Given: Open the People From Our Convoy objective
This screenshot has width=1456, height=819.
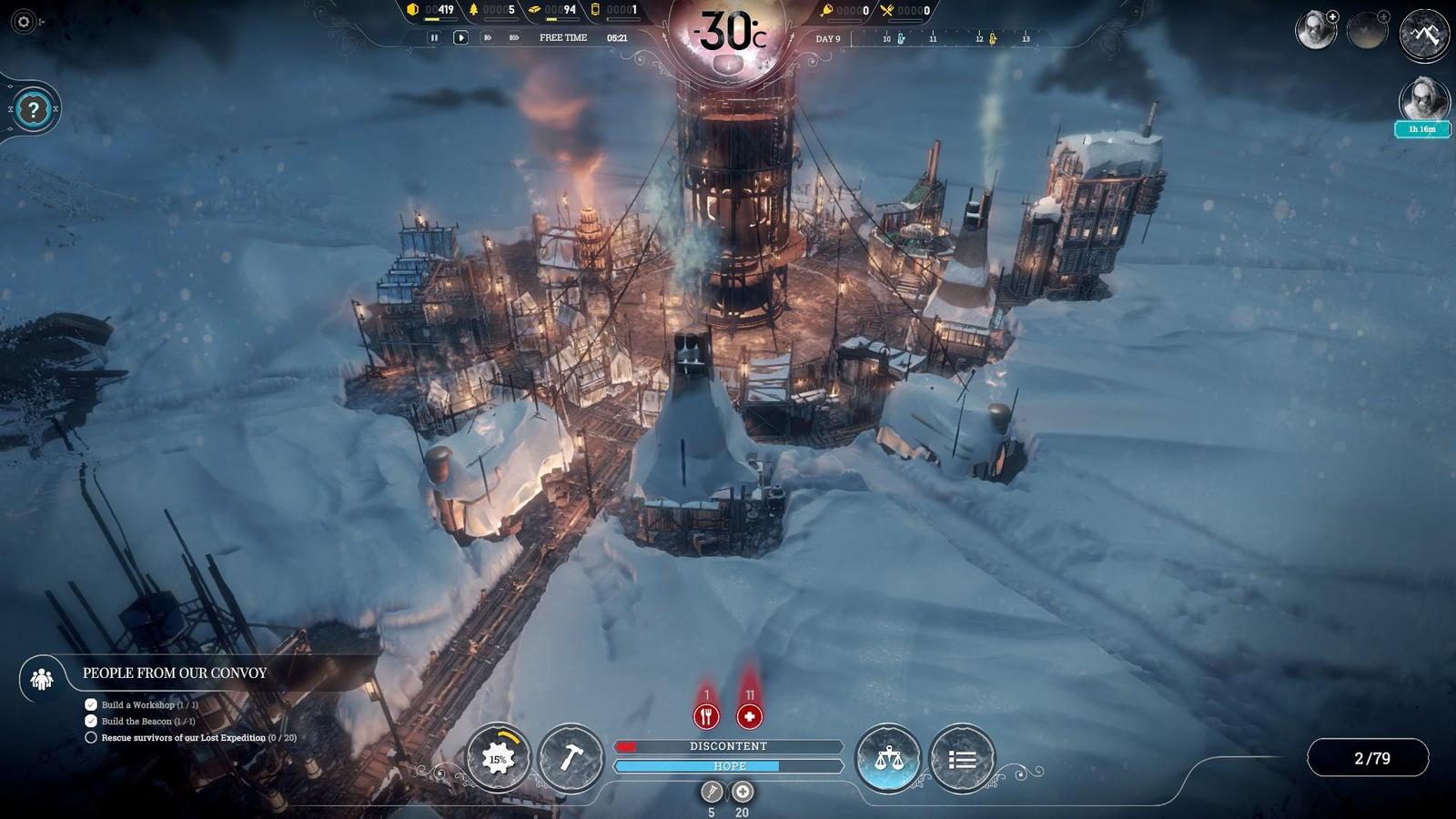Looking at the screenshot, I should point(175,673).
